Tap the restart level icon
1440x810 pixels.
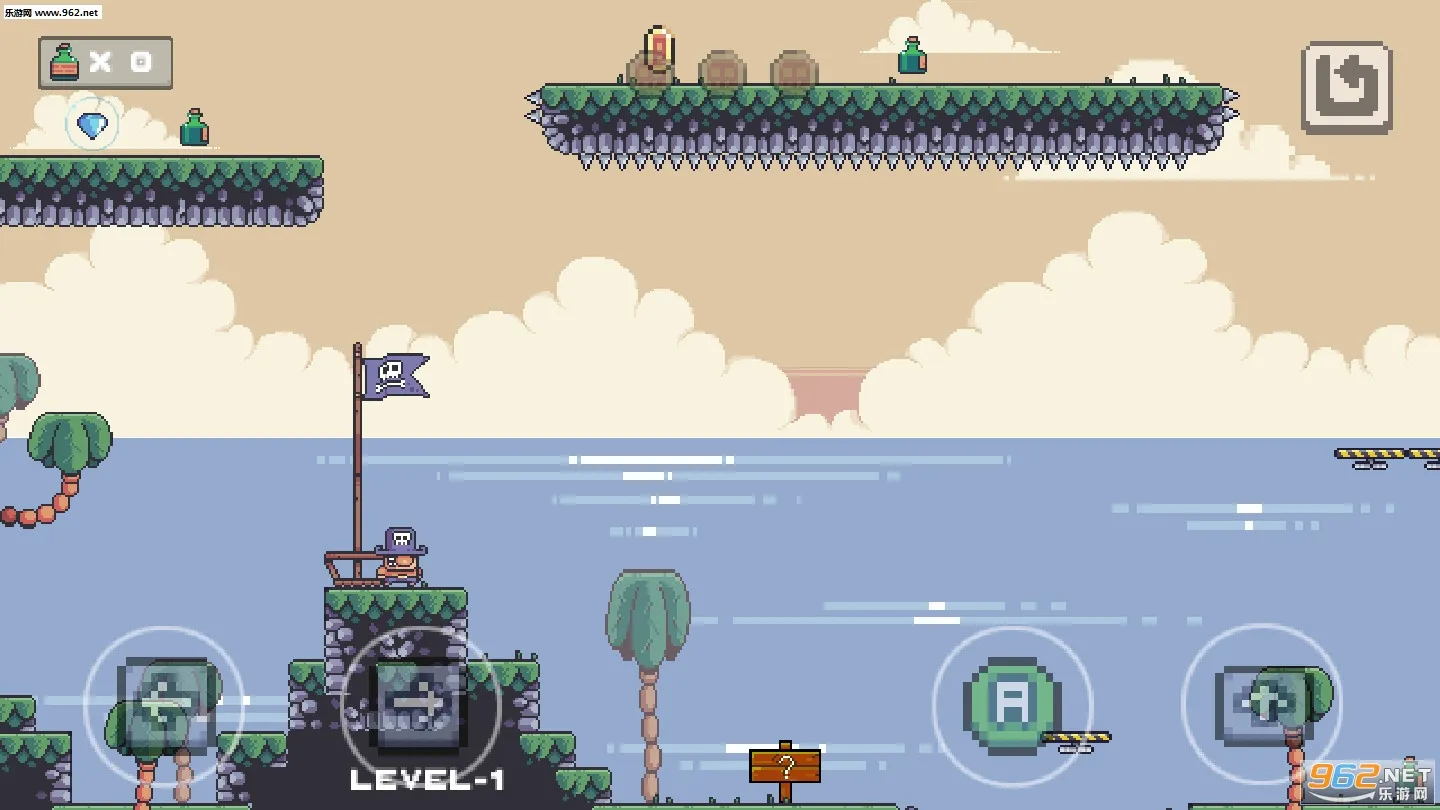pos(1346,88)
